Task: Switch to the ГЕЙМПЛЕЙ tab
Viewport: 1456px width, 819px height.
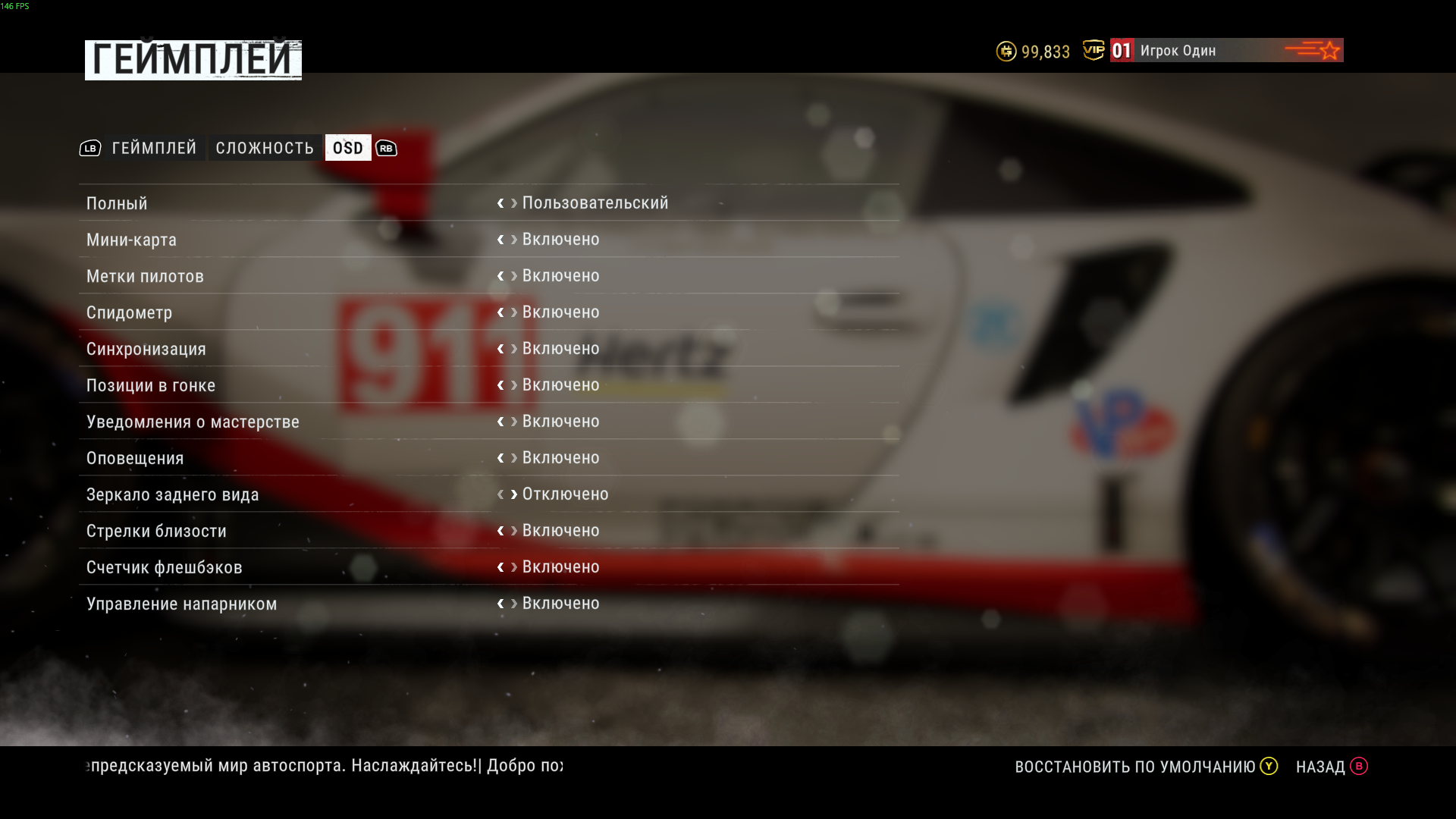Action: coord(154,148)
